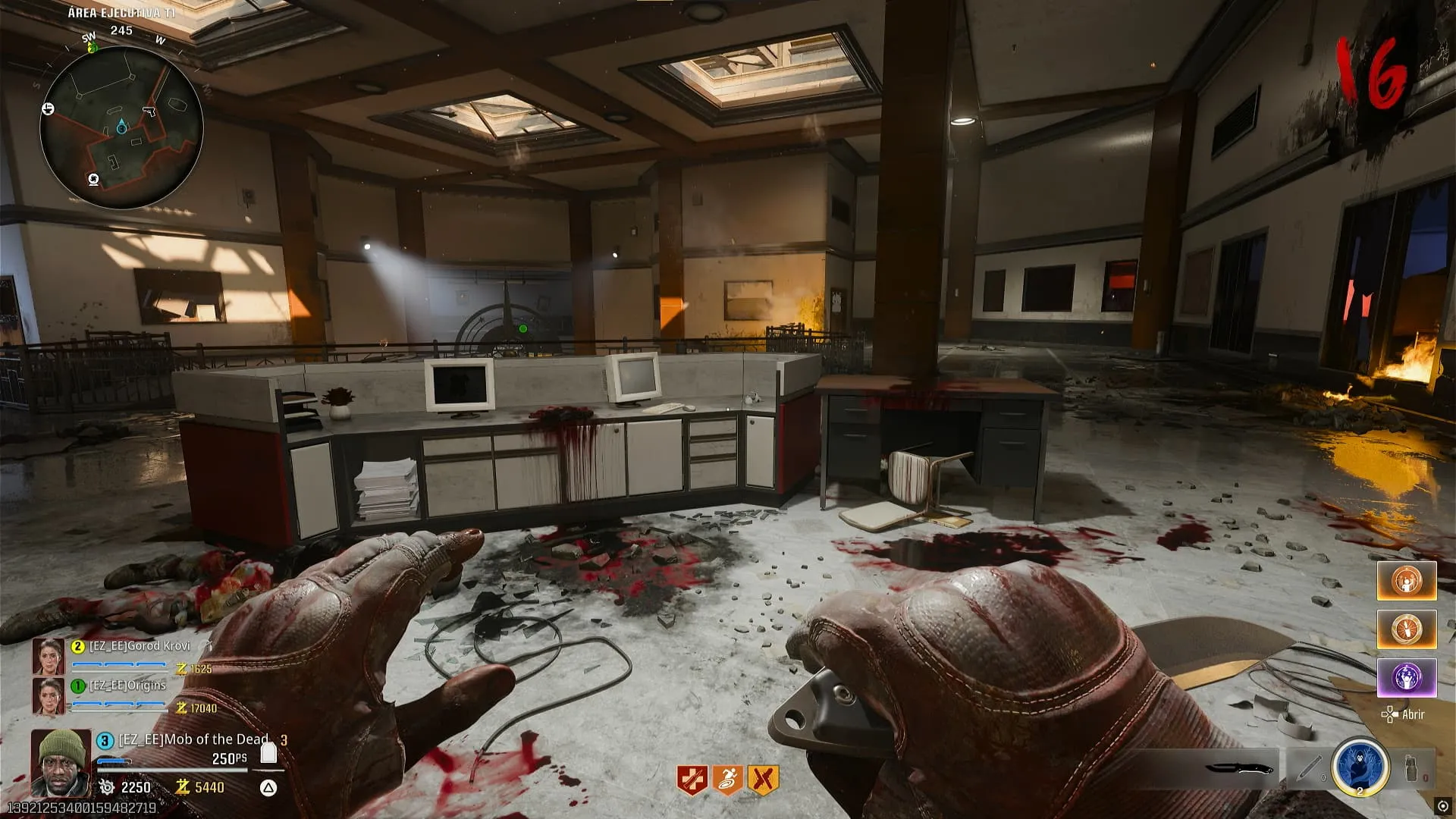Select the lethal grenade equipment slot

coord(1412,768)
